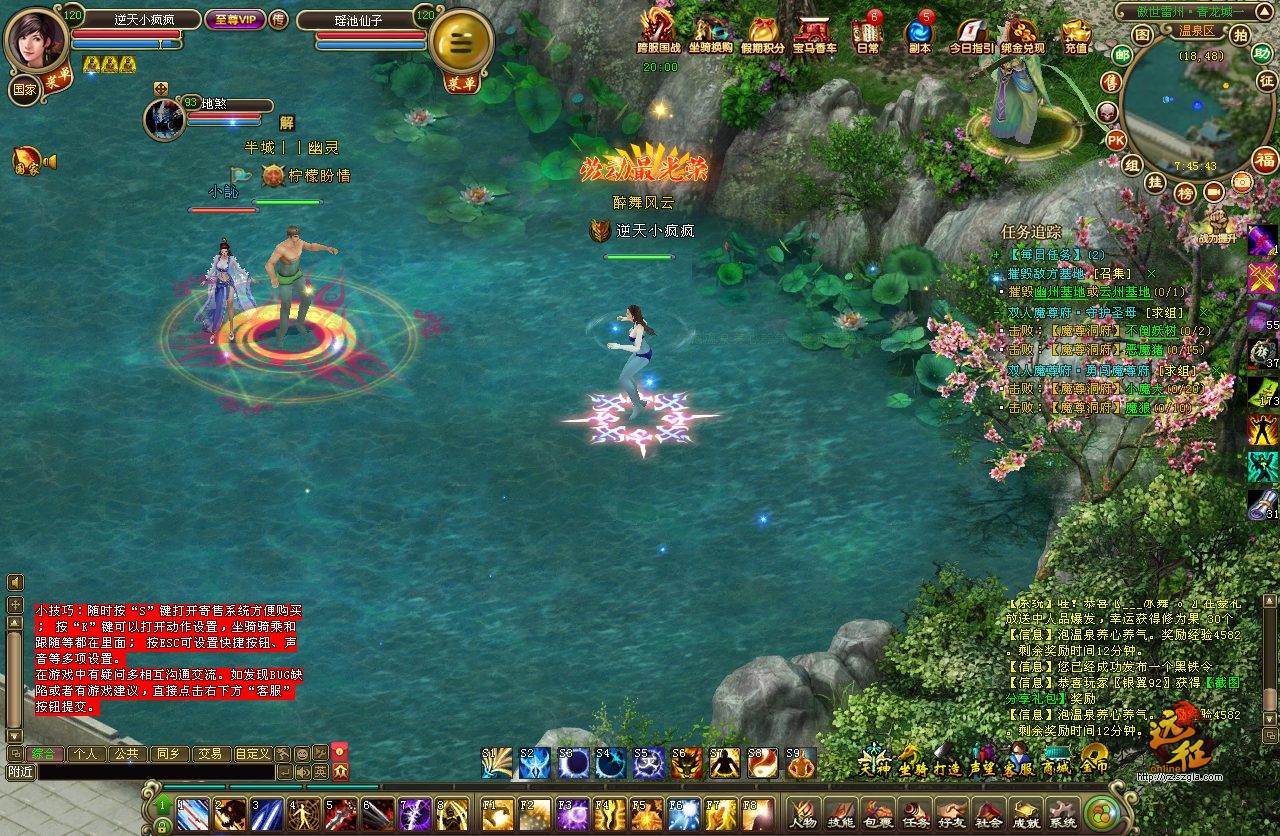
Task: Switch chat to the 交易 trade tab
Action: [208, 754]
